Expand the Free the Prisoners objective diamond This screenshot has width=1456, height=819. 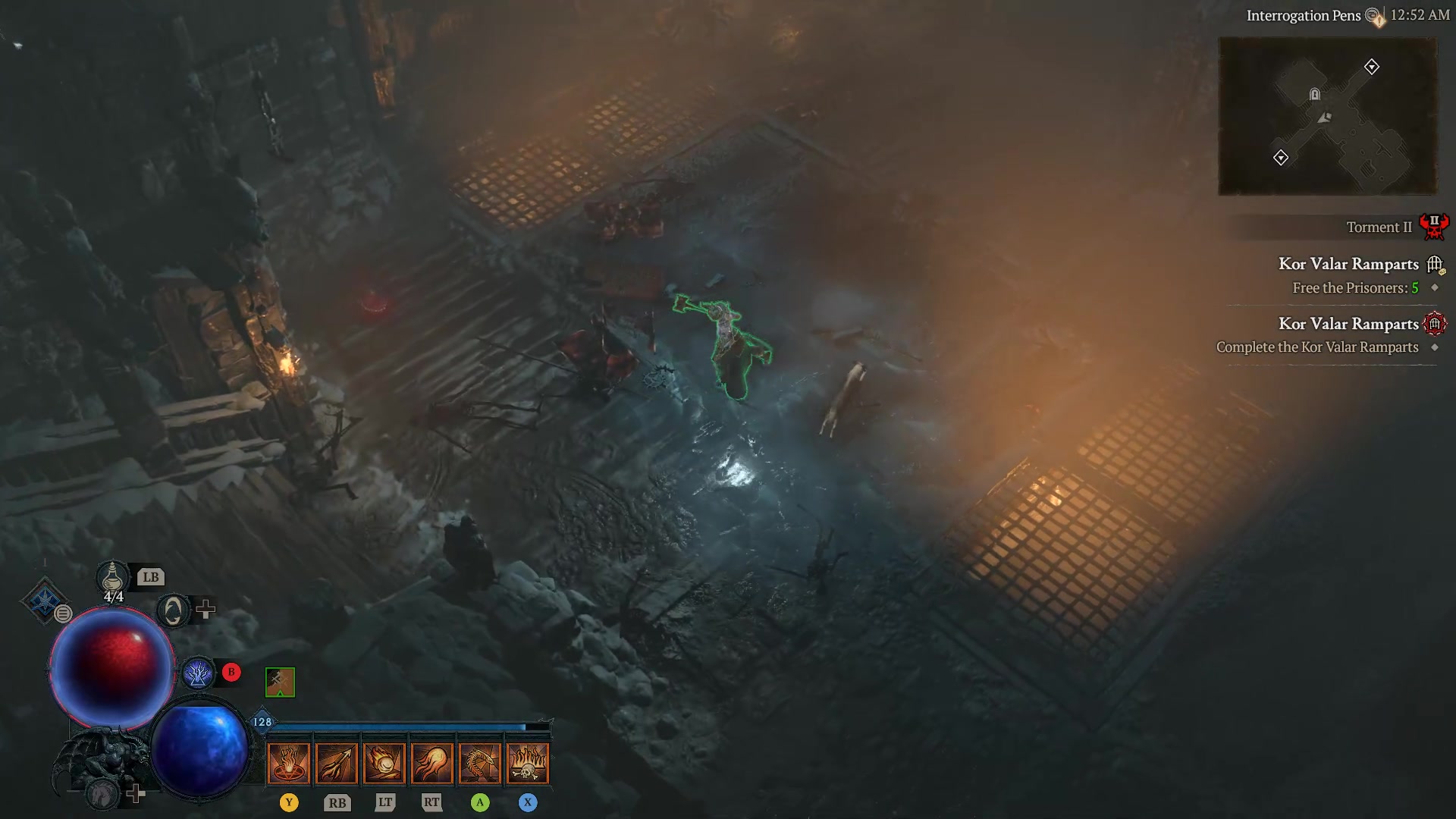pyautogui.click(x=1436, y=288)
